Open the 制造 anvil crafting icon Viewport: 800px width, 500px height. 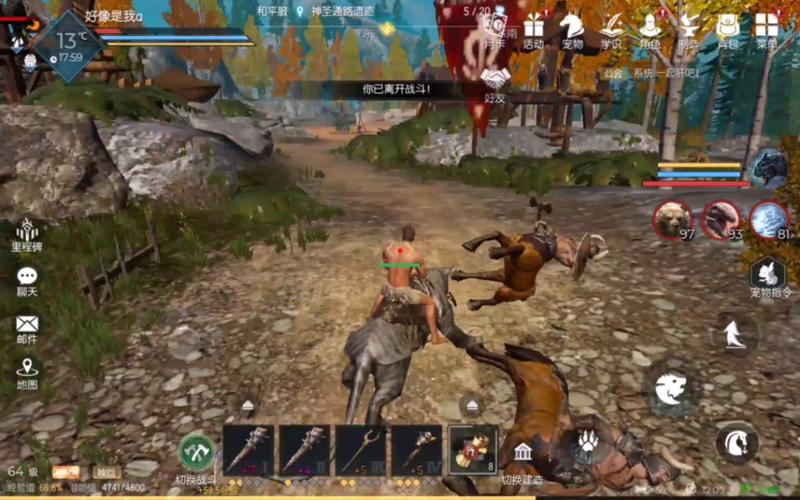689,28
